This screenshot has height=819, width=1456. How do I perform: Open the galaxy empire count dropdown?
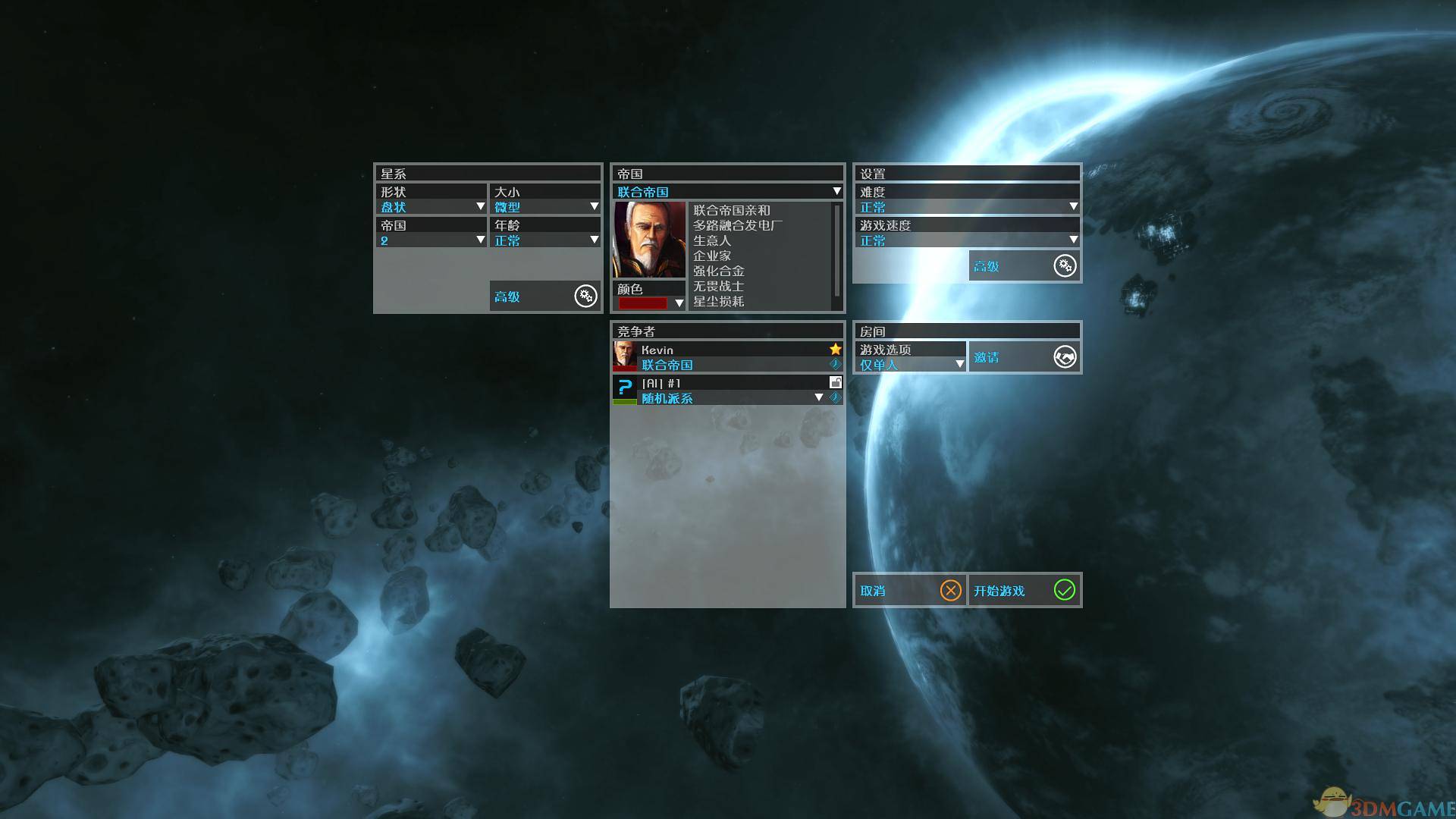pos(431,240)
